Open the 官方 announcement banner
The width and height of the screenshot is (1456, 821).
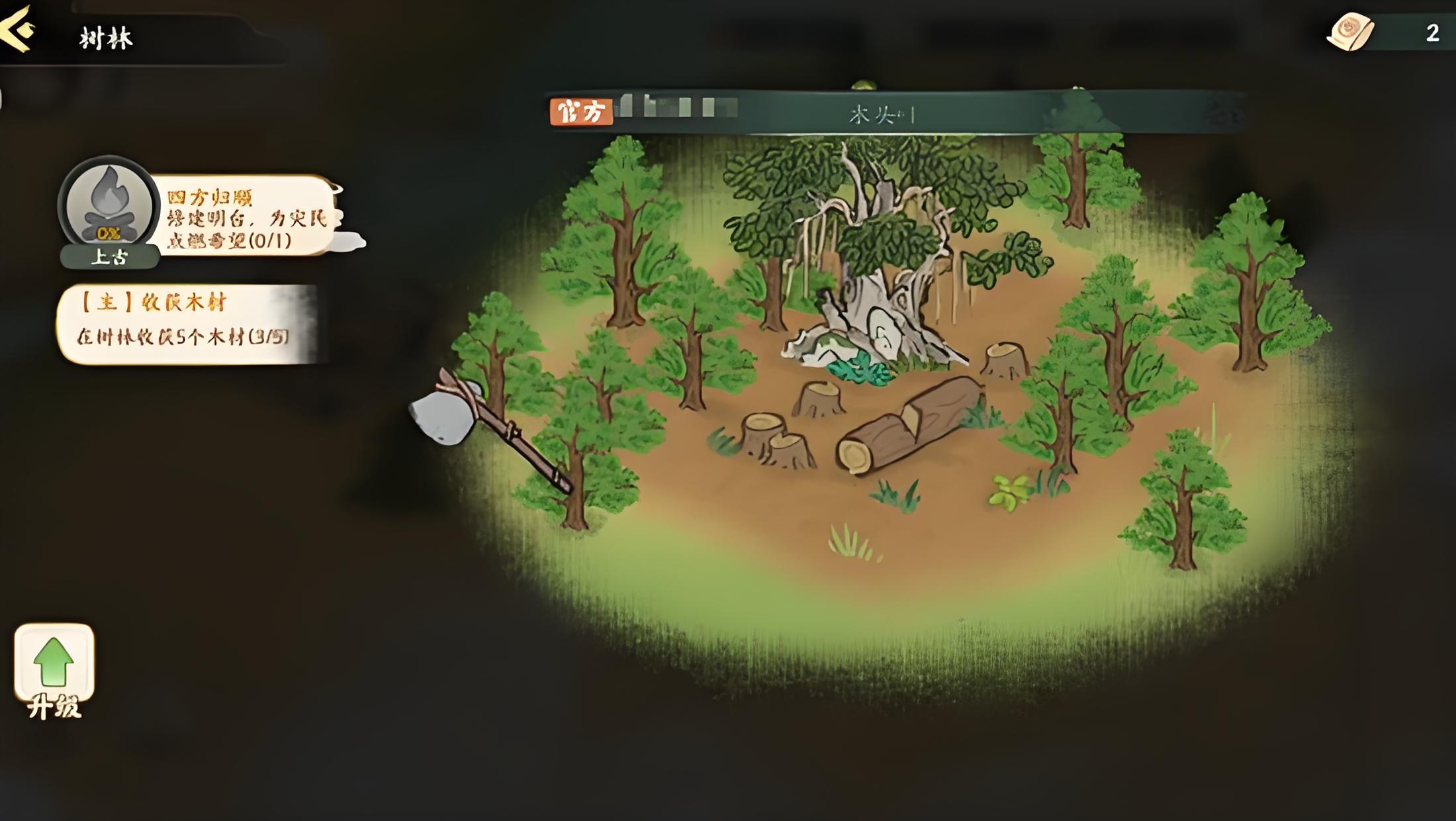tap(893, 113)
